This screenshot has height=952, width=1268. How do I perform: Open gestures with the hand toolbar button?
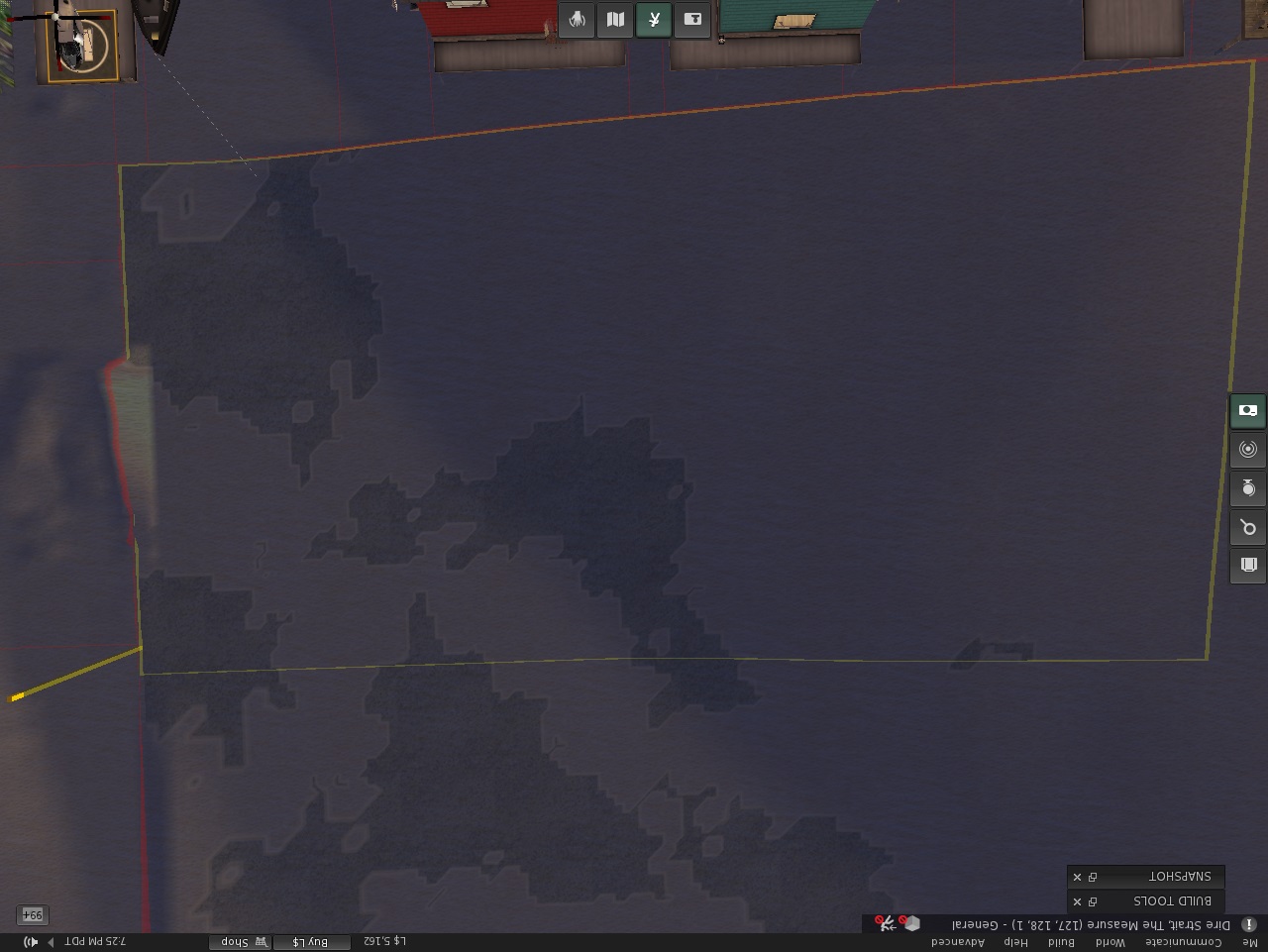point(577,20)
